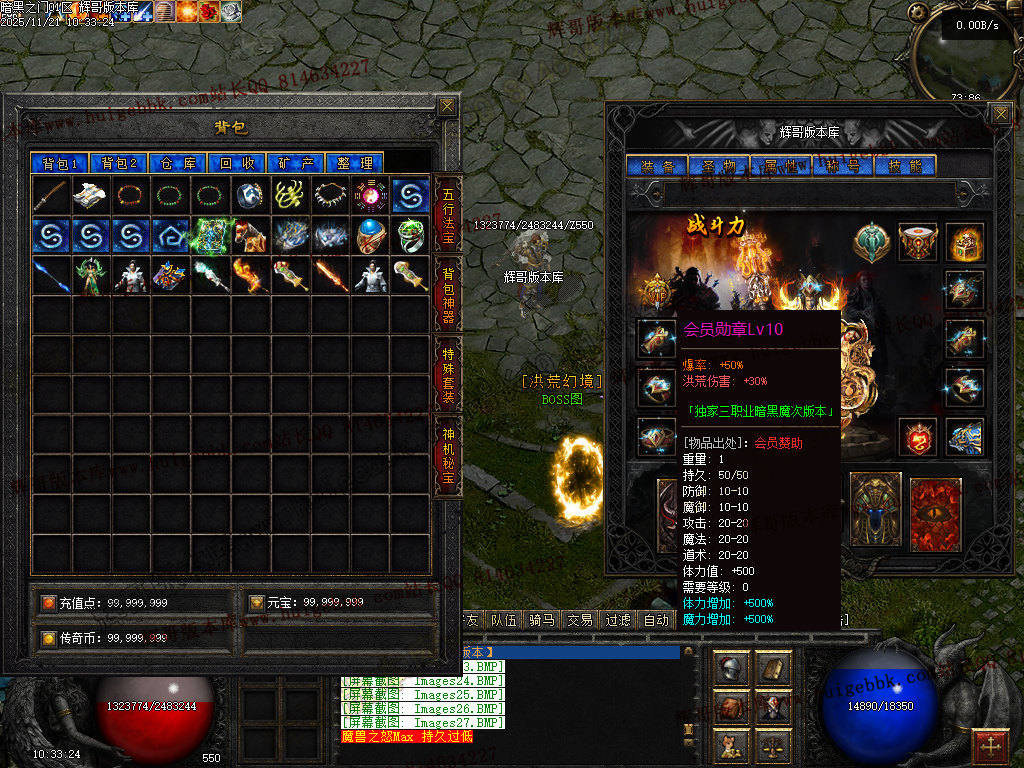Close the 背包 backpack window
Screen dimensions: 1024x768
447,106
